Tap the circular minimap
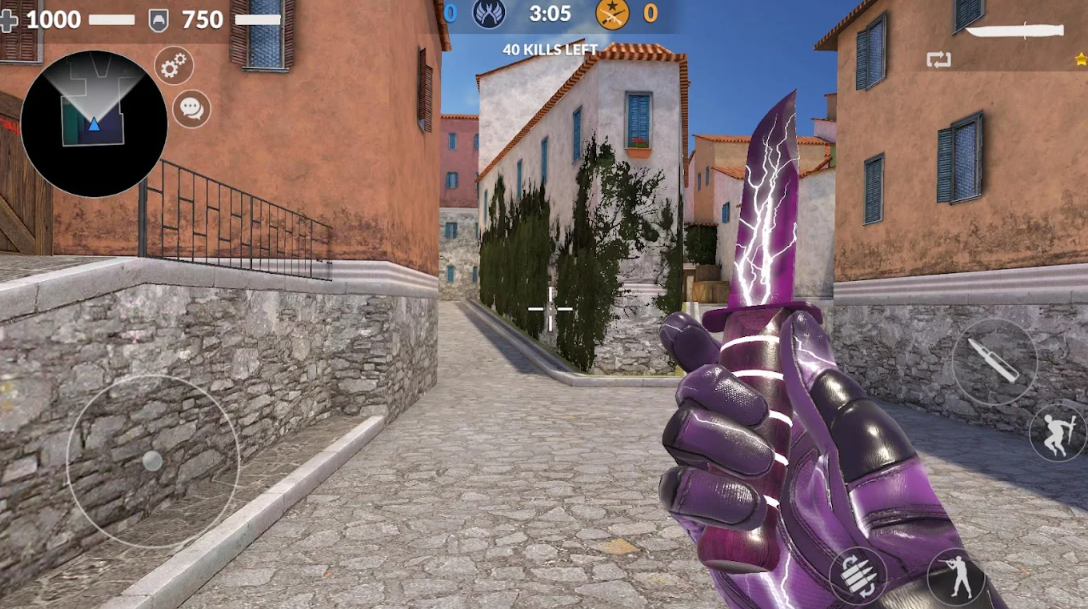The image size is (1088, 609). click(x=94, y=123)
